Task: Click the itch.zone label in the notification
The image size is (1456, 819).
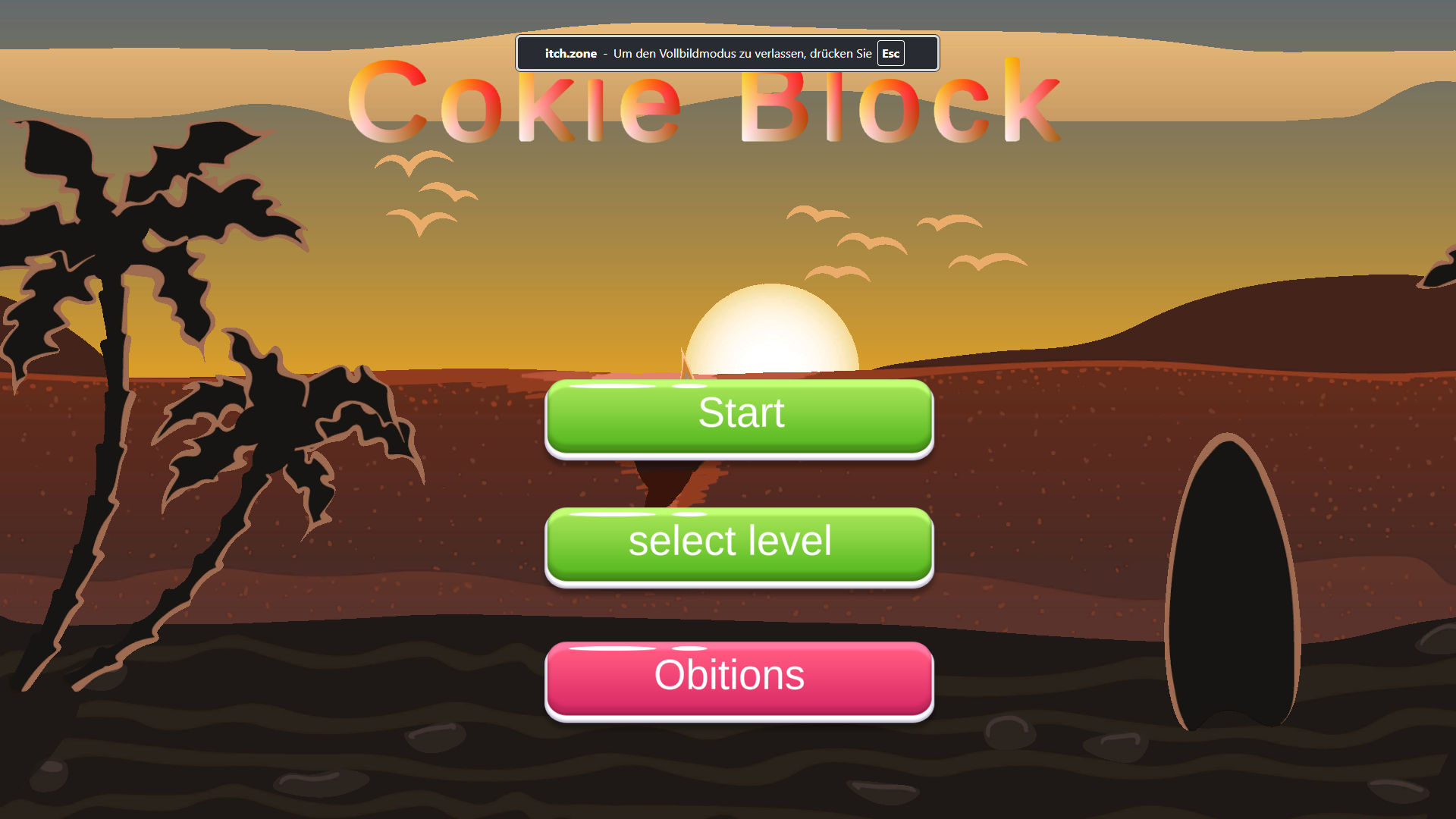Action: 570,53
